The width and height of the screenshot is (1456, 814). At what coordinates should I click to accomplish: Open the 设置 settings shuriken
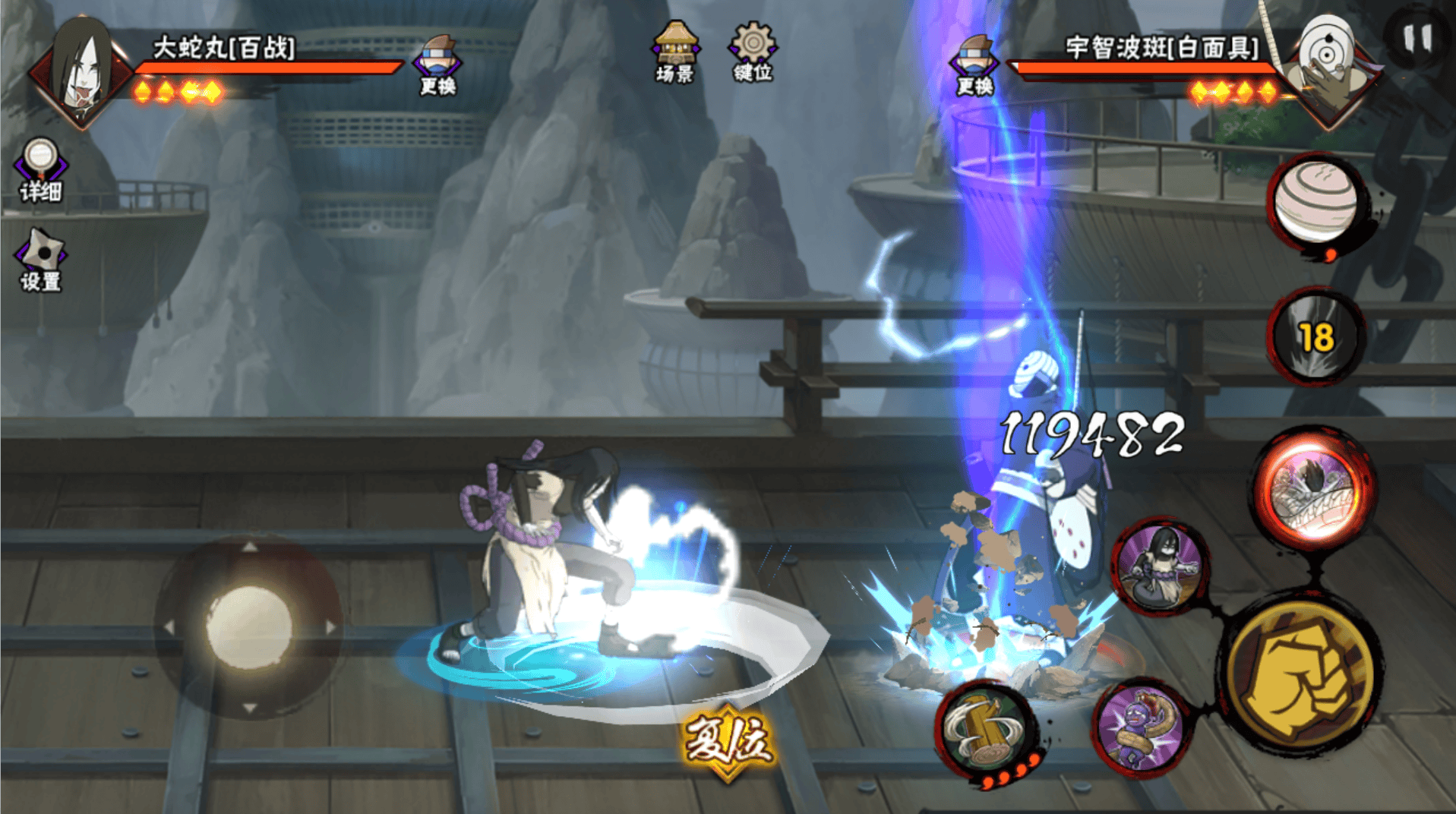(x=41, y=260)
